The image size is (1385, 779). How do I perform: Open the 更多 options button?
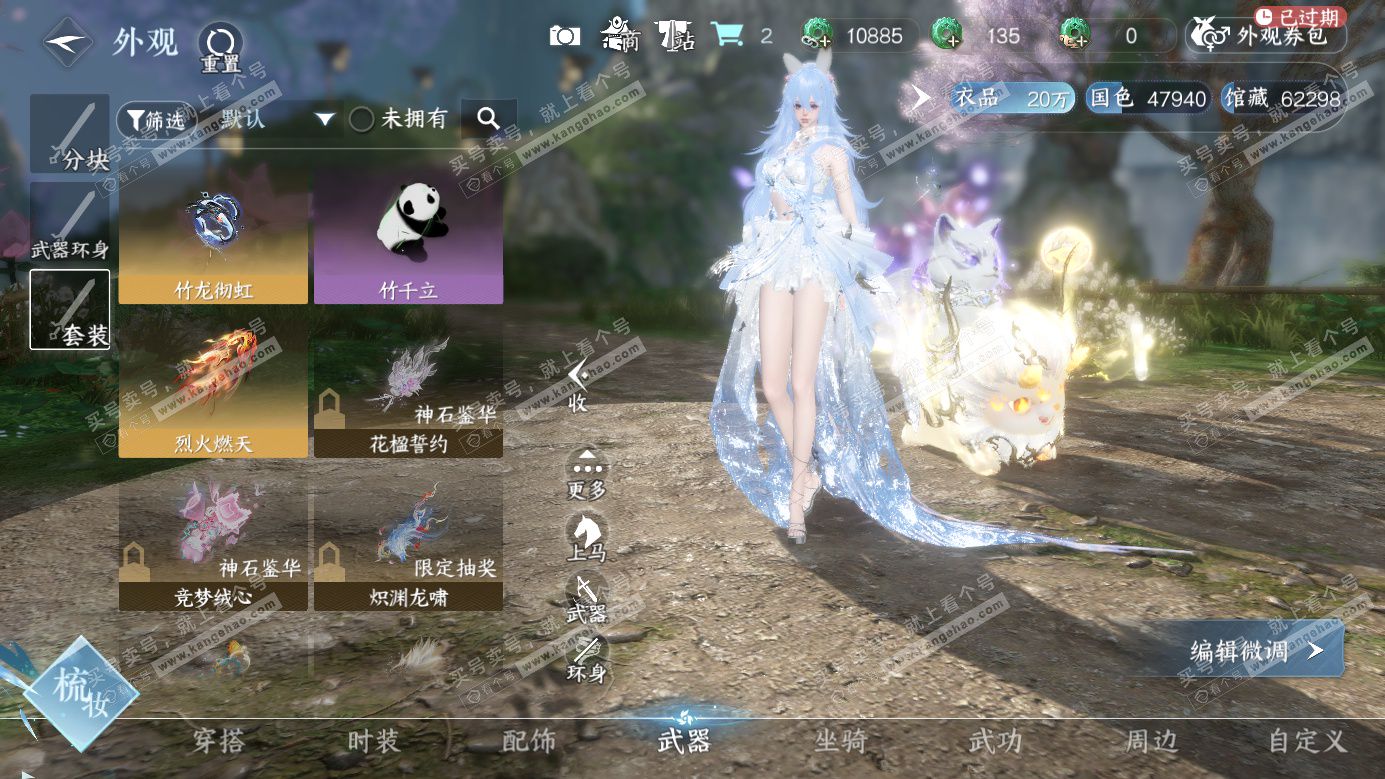click(587, 473)
